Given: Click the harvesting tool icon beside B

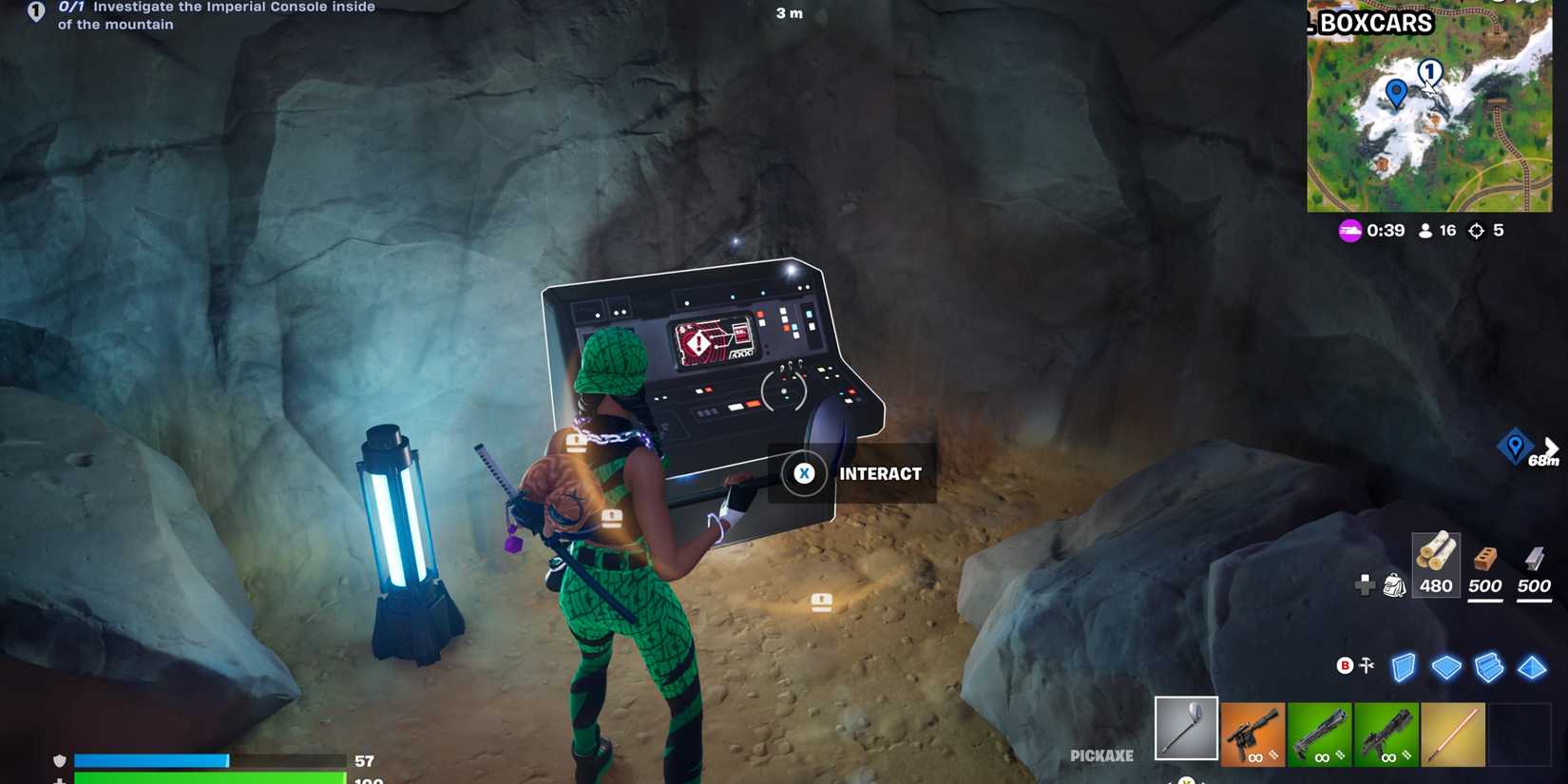Looking at the screenshot, I should (x=1368, y=667).
